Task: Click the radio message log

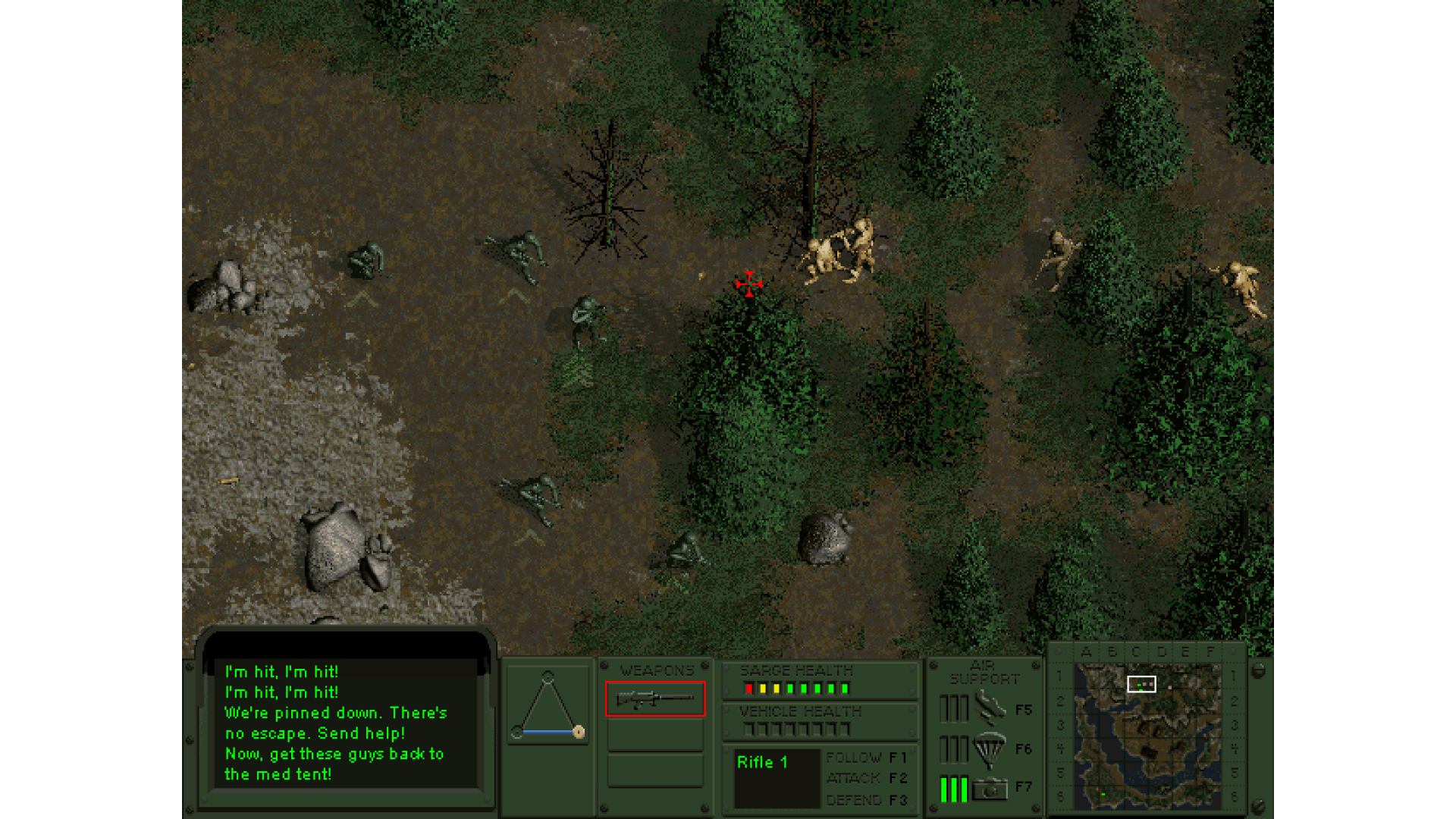Action: [x=345, y=723]
